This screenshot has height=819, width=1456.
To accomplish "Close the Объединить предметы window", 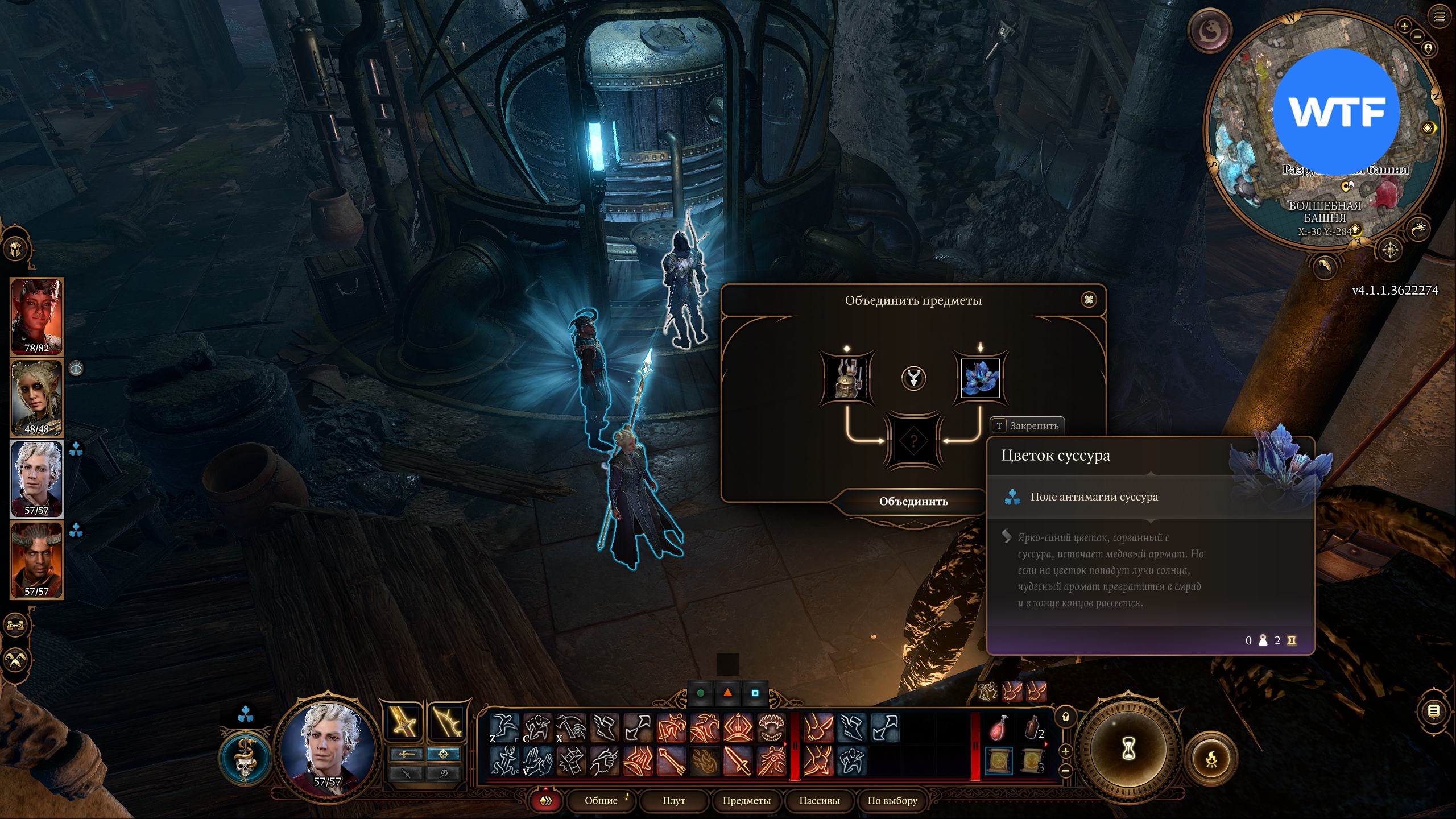I will pos(1089,300).
